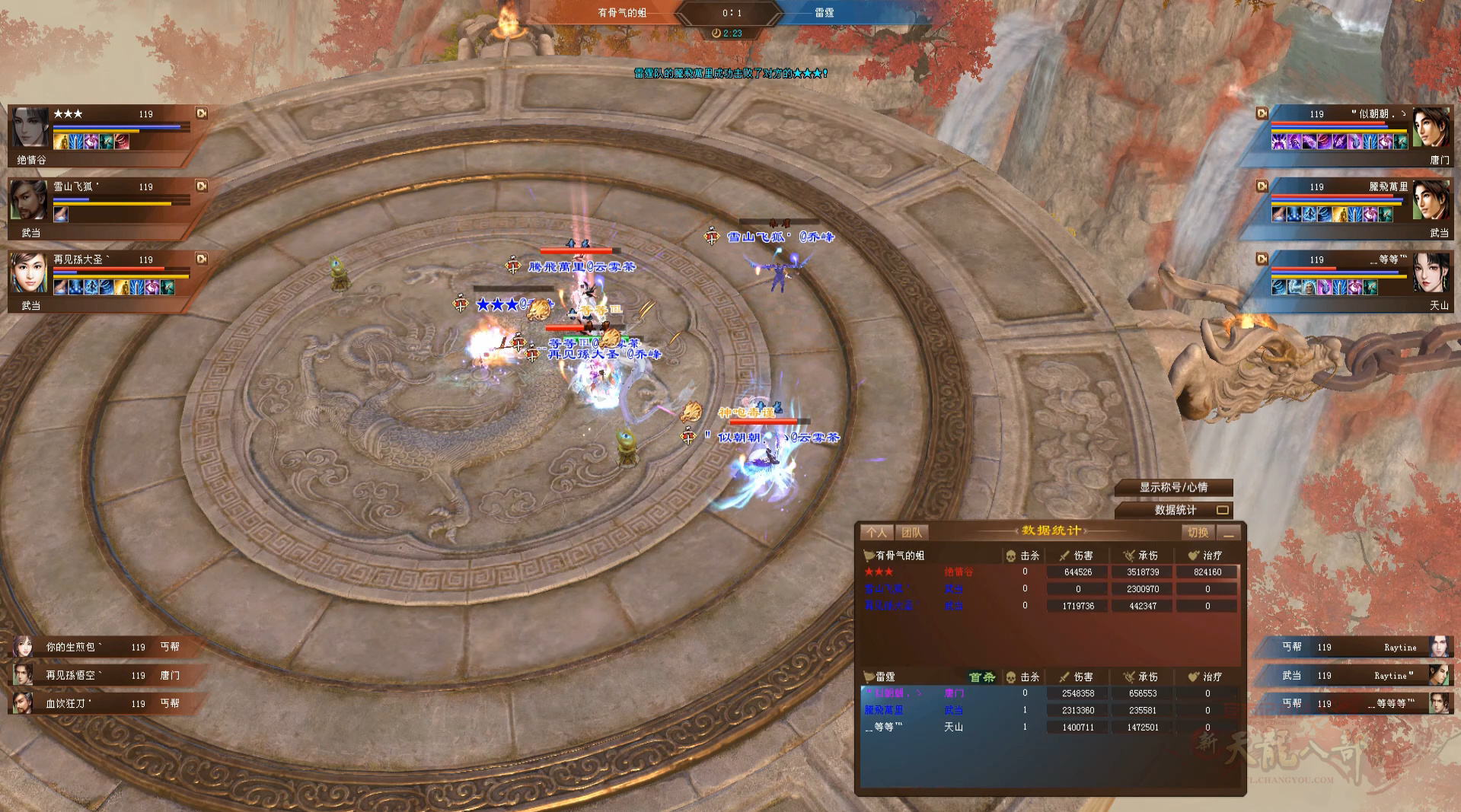
Task: Select 雪山飞狐 row in statistics table
Action: [x=1048, y=589]
